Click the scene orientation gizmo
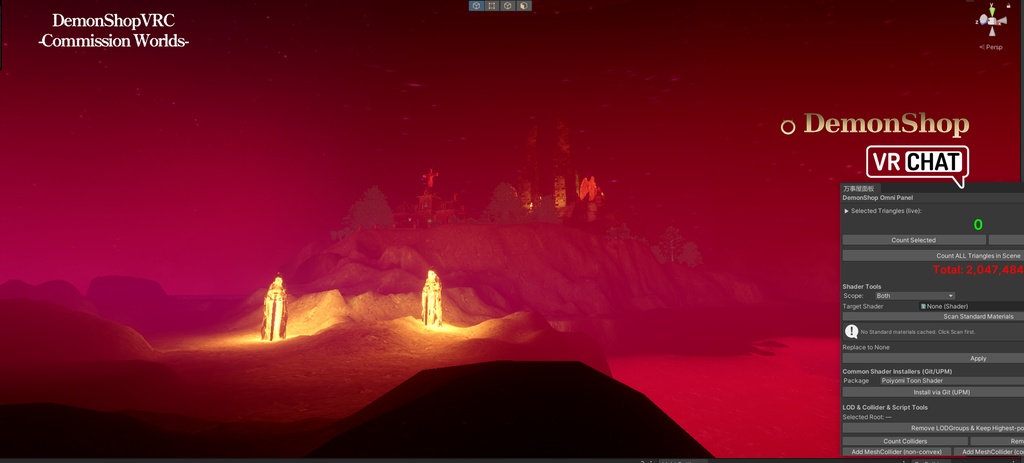Screen dimensions: 1024x463 (991, 20)
